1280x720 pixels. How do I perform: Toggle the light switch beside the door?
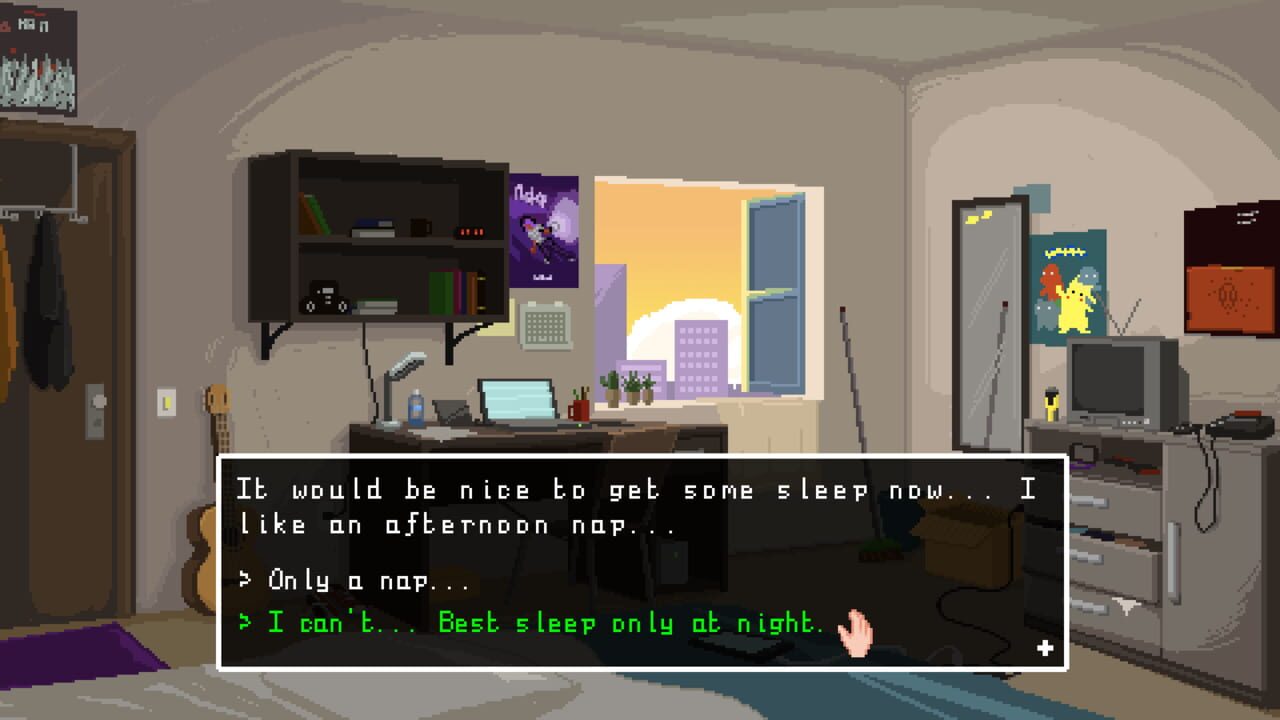(165, 400)
